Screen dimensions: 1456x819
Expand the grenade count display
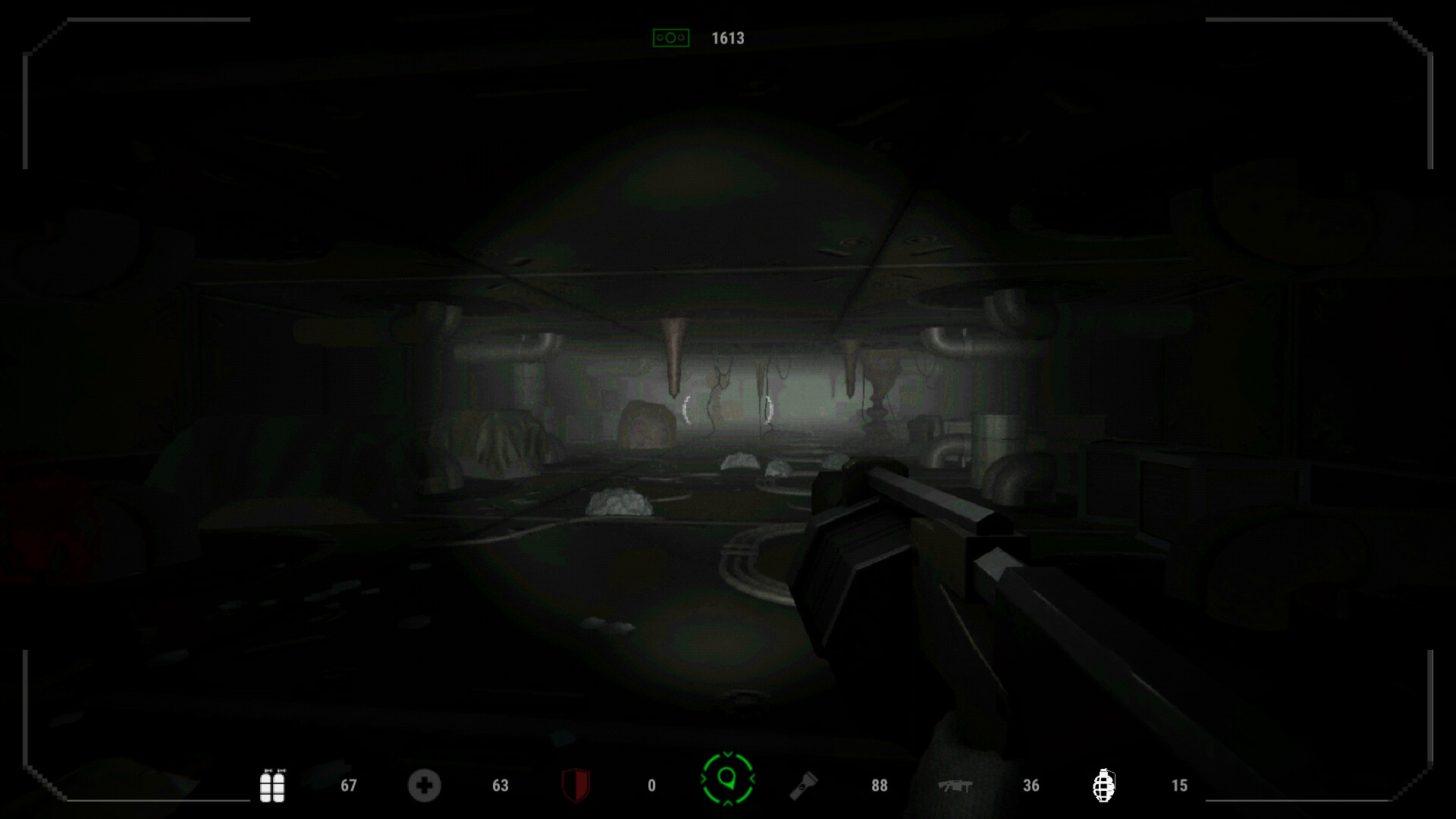pyautogui.click(x=1179, y=786)
